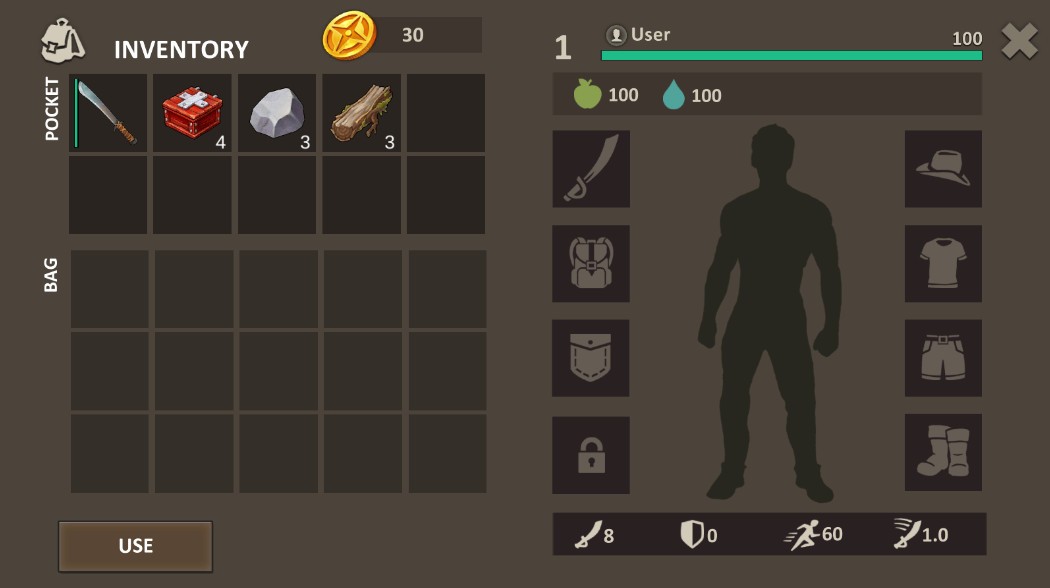Viewport: 1050px width, 588px height.
Task: Select the machete in the pocket
Action: coord(107,113)
